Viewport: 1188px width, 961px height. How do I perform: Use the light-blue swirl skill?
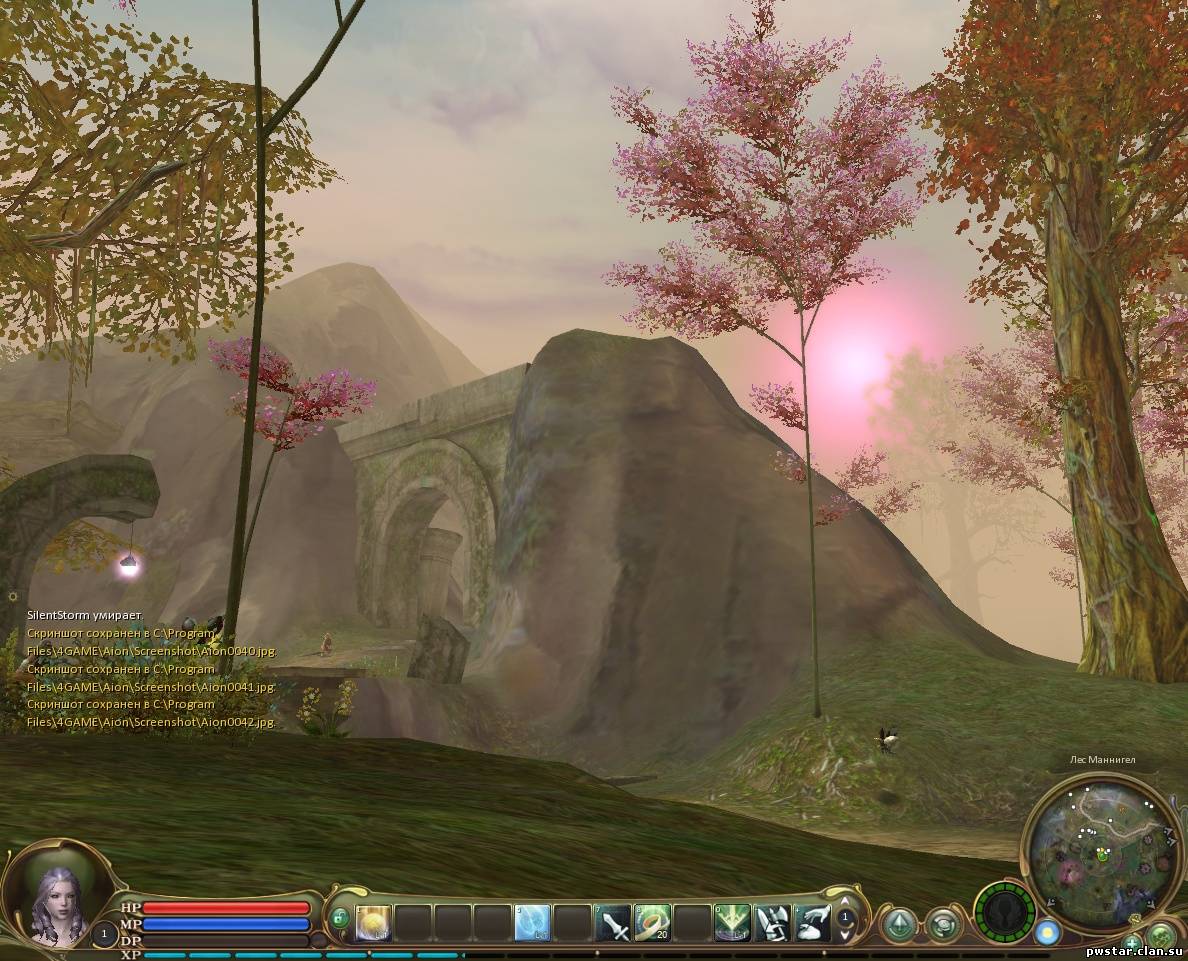532,922
